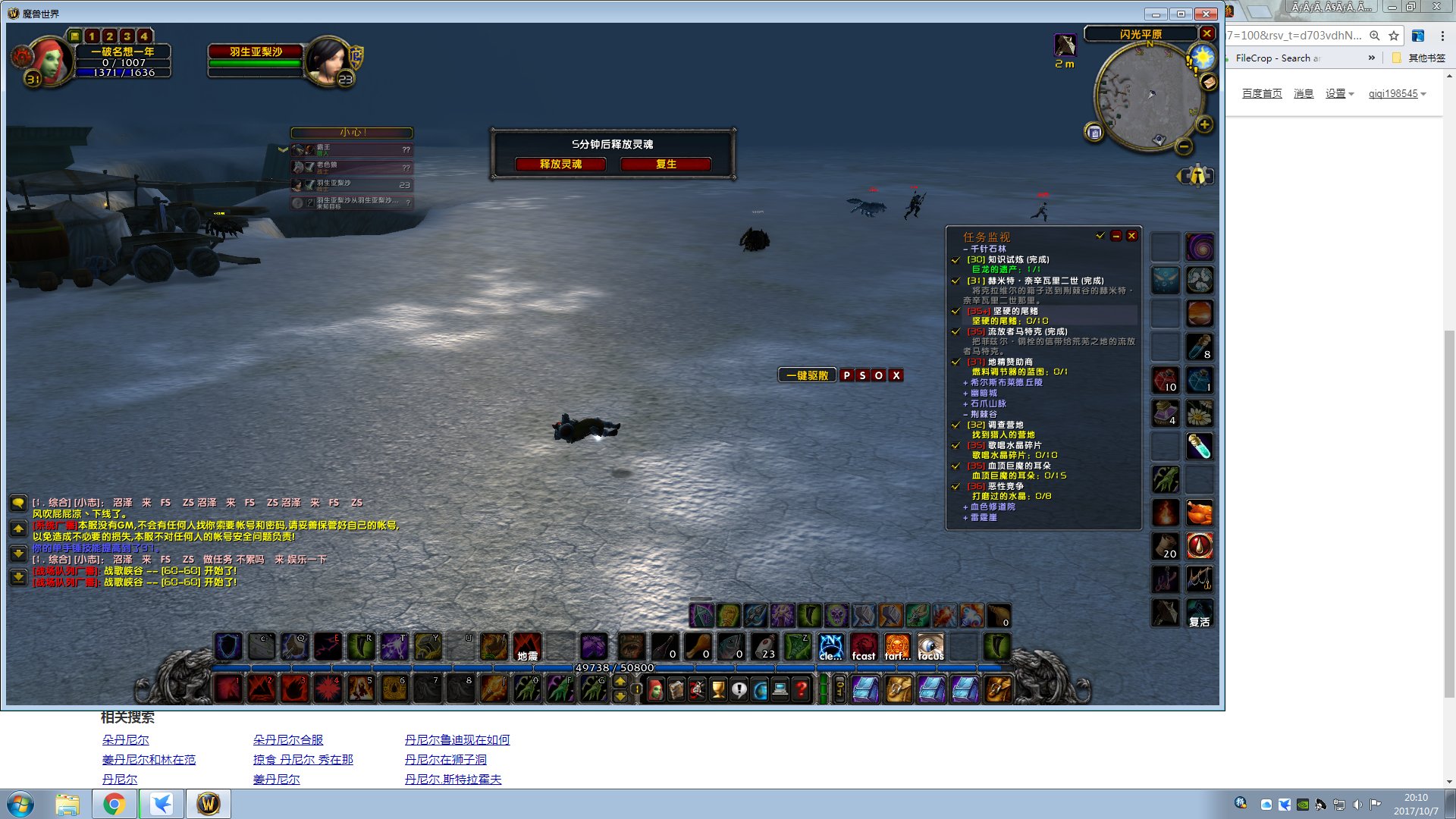Open the help menu red question mark
The height and width of the screenshot is (819, 1456).
[x=802, y=689]
